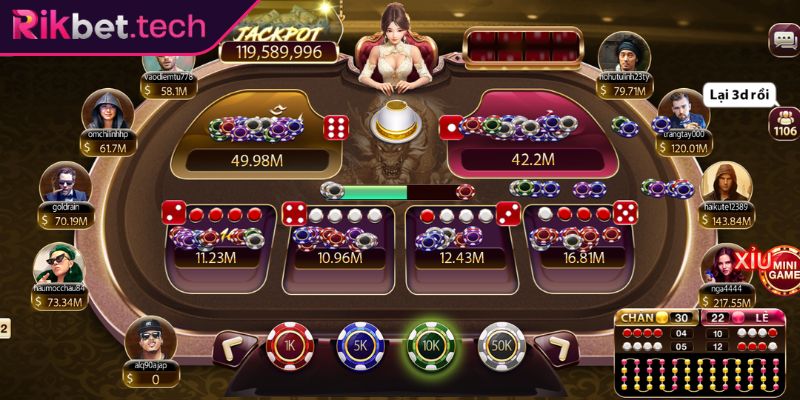800x400 pixels.
Task: Open the chat speech bubble icon
Action: pos(782,40)
